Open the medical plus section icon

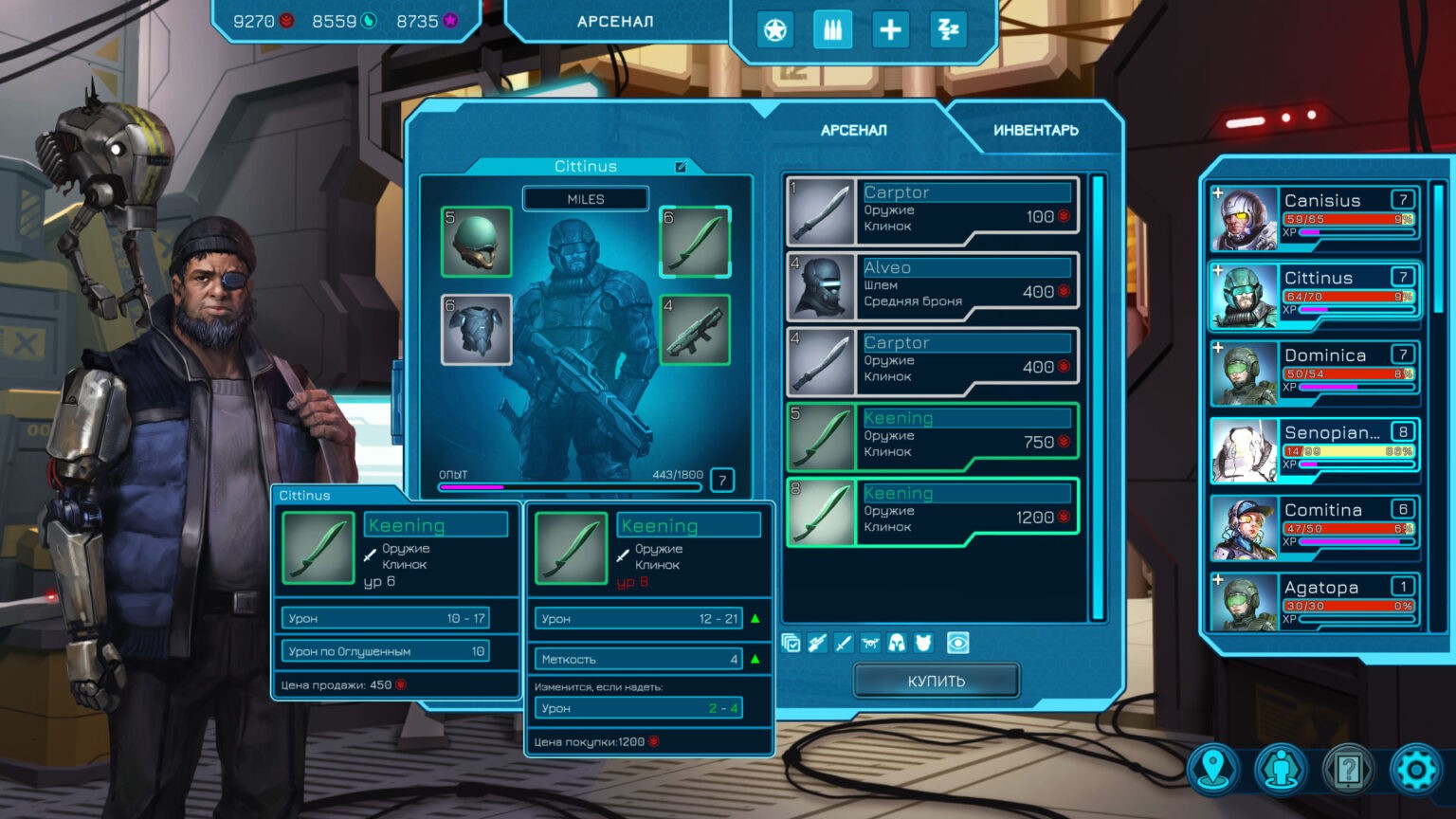point(890,30)
